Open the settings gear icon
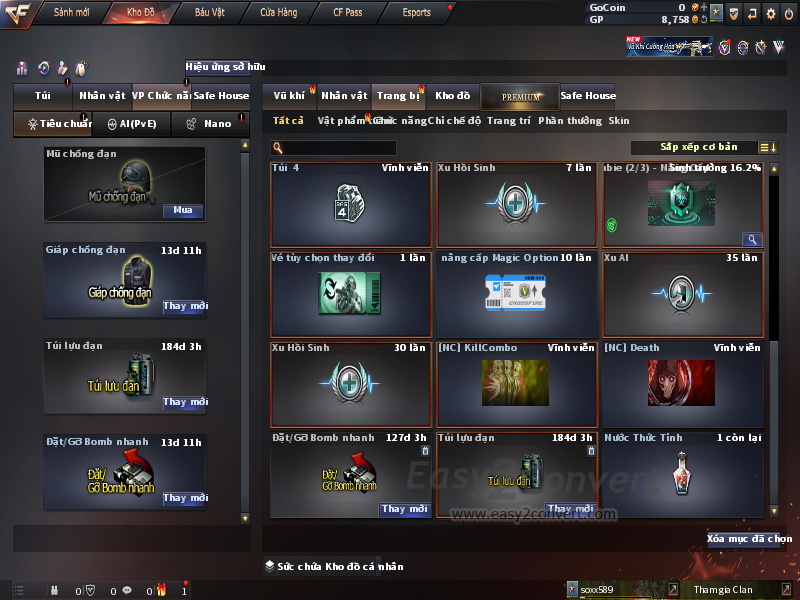The height and width of the screenshot is (600, 800). tap(770, 13)
